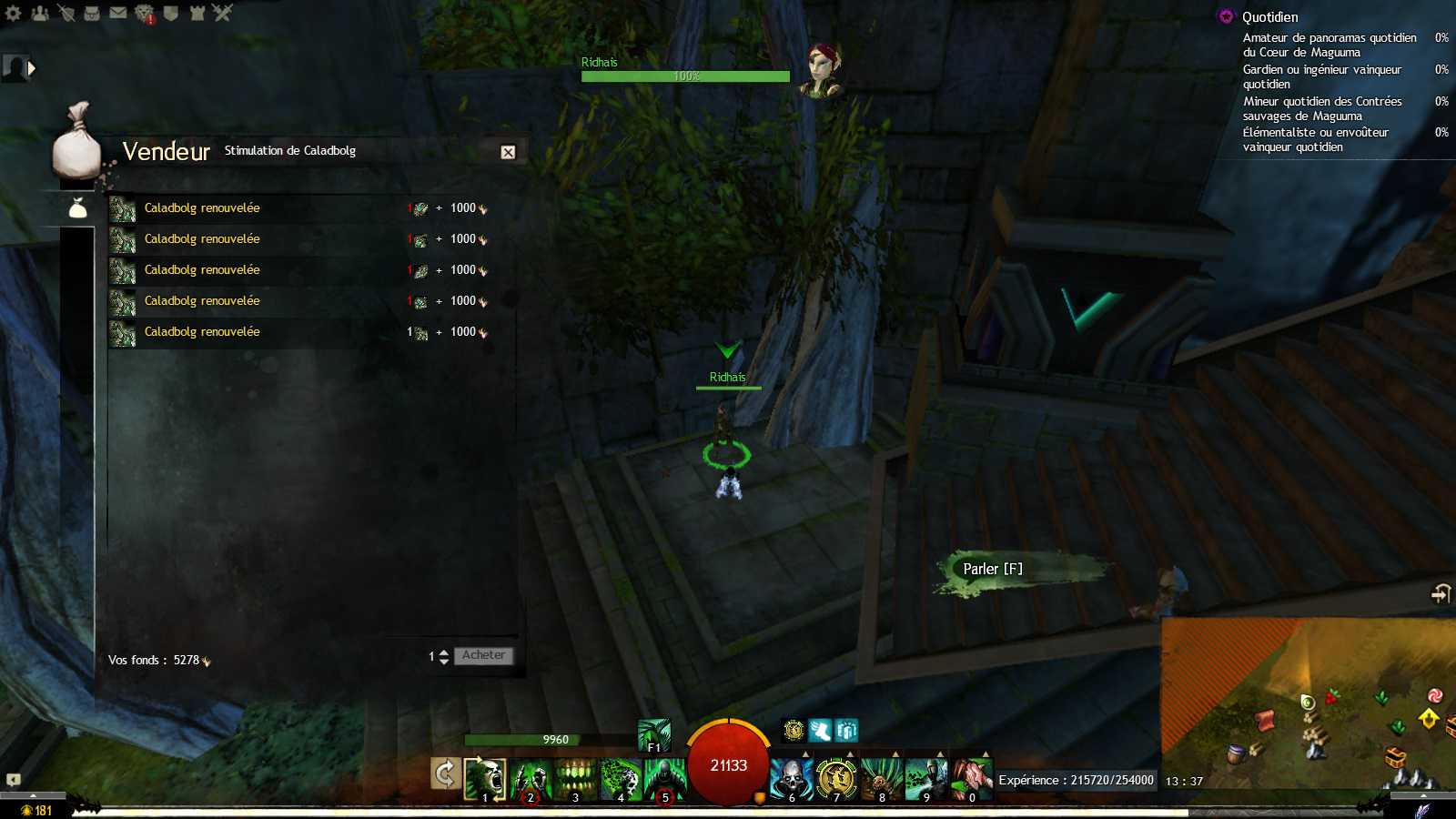Viewport: 1456px width, 819px height.
Task: Open the lion trading post icon
Action: pos(145,13)
